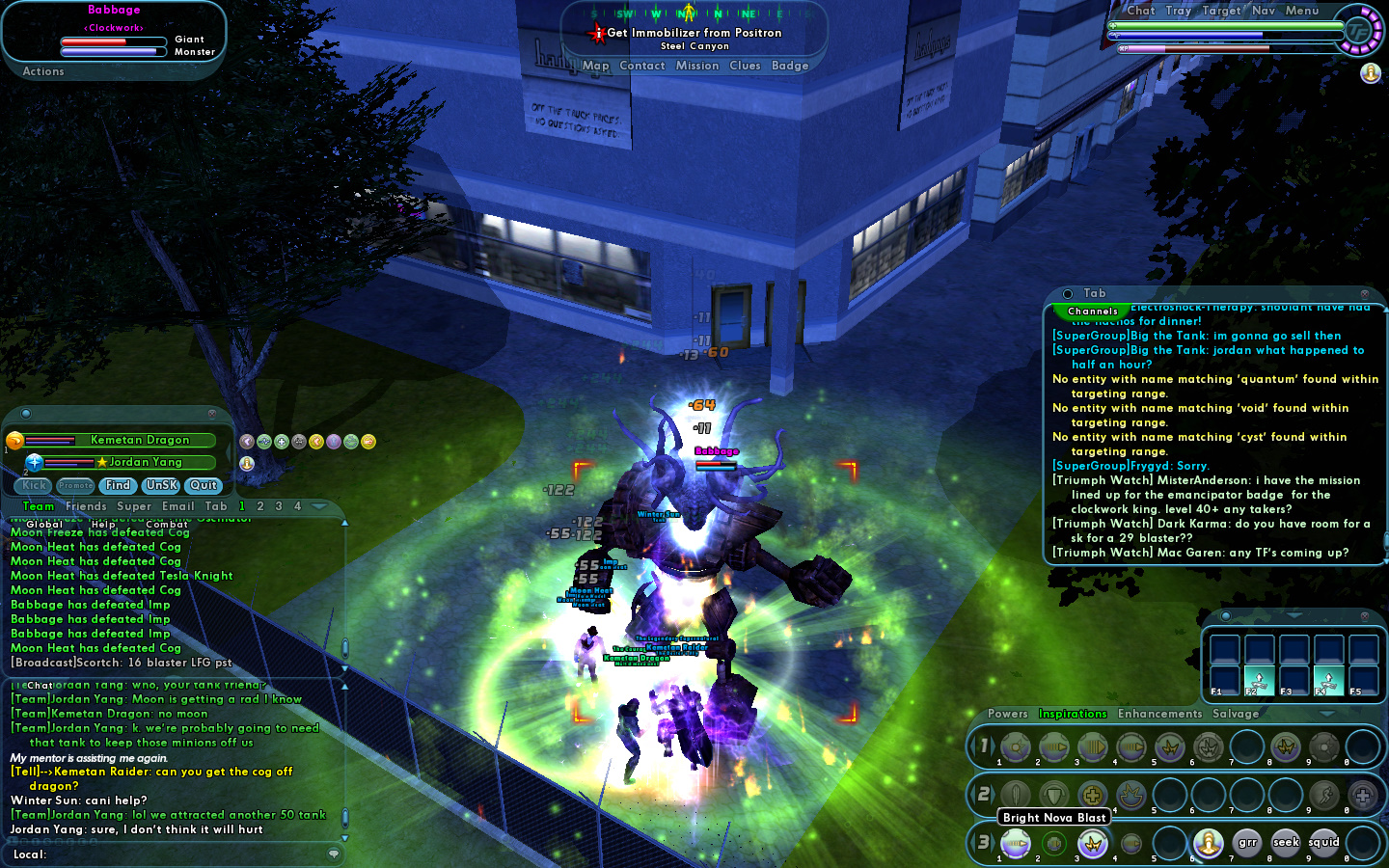Open the target's Actions menu
The image size is (1389, 868).
coord(43,71)
